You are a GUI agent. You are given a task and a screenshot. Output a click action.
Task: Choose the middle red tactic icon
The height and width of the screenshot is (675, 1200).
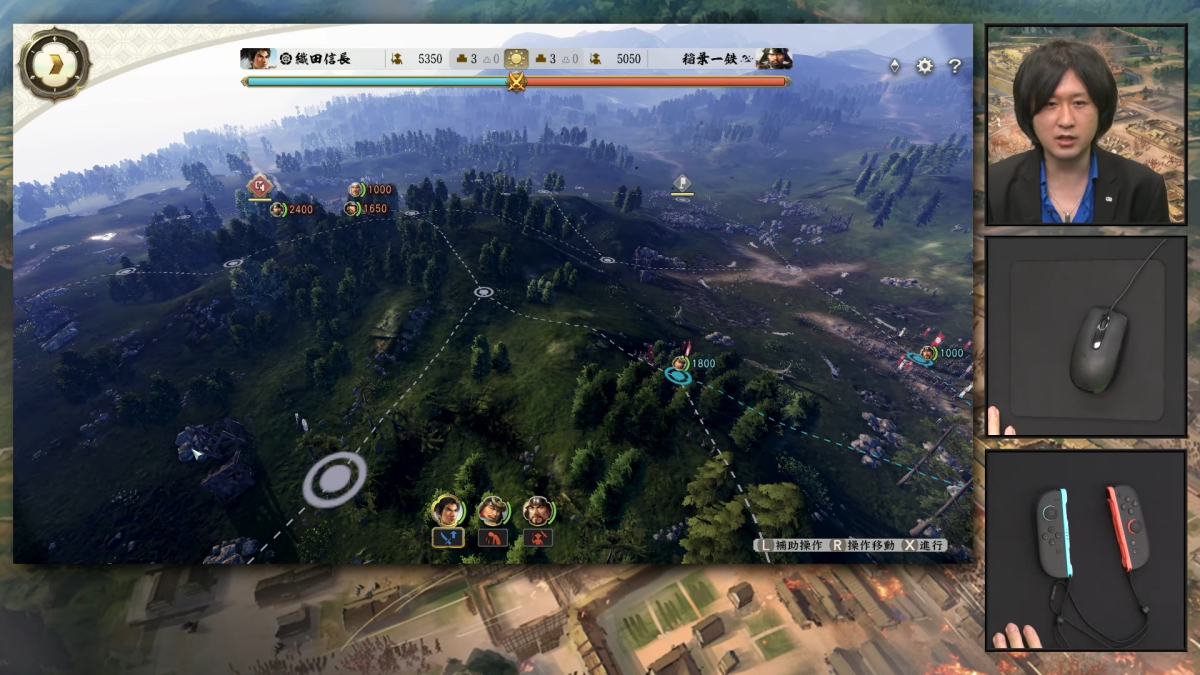click(492, 538)
